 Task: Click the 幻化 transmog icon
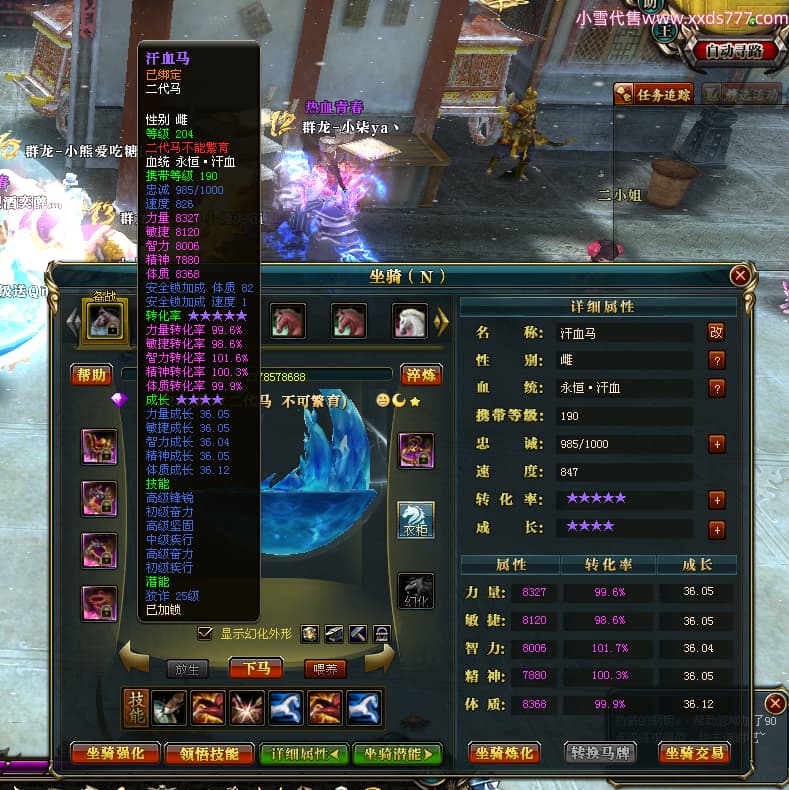coord(416,592)
